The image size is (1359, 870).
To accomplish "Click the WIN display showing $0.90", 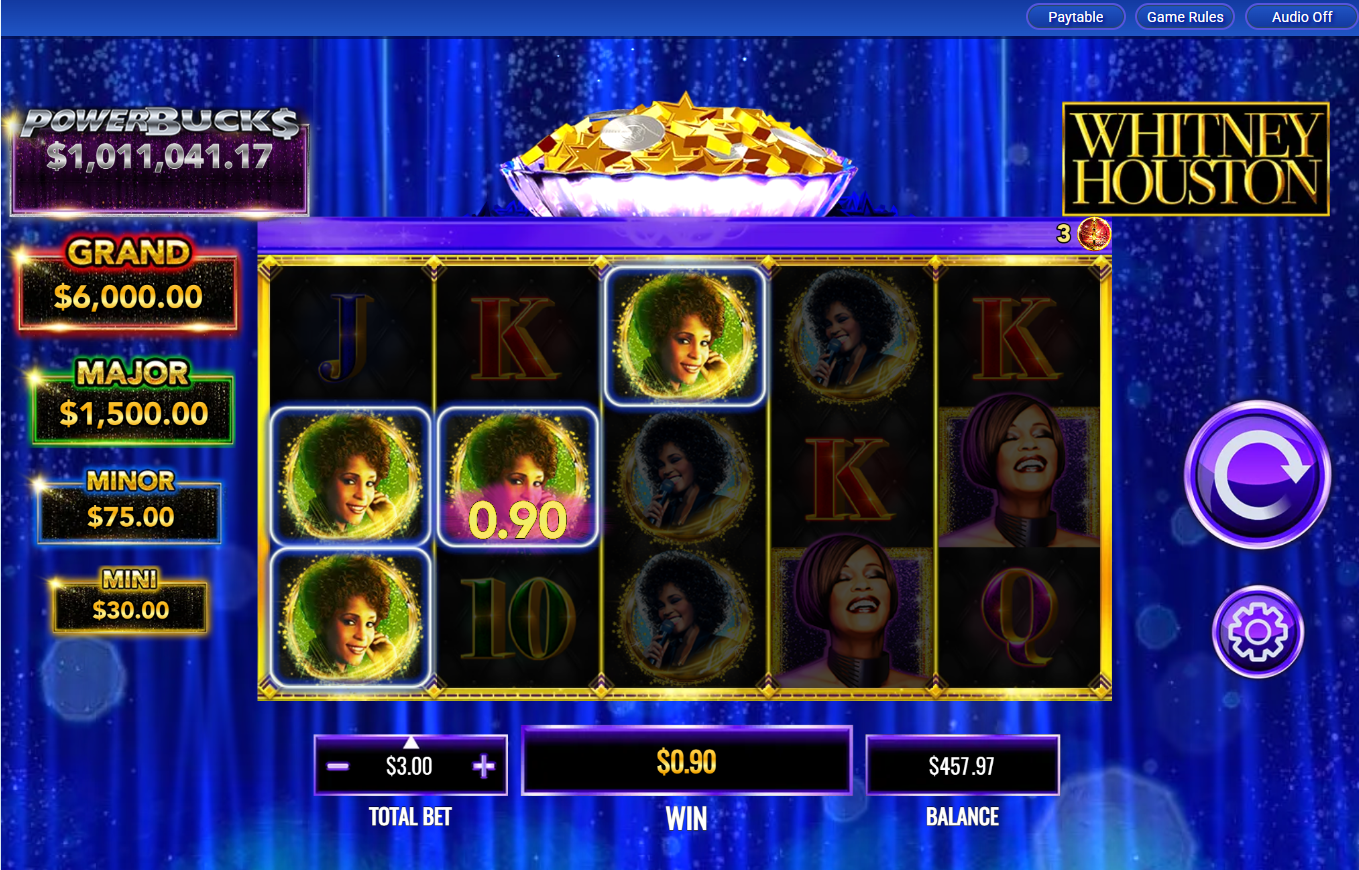I will point(687,762).
